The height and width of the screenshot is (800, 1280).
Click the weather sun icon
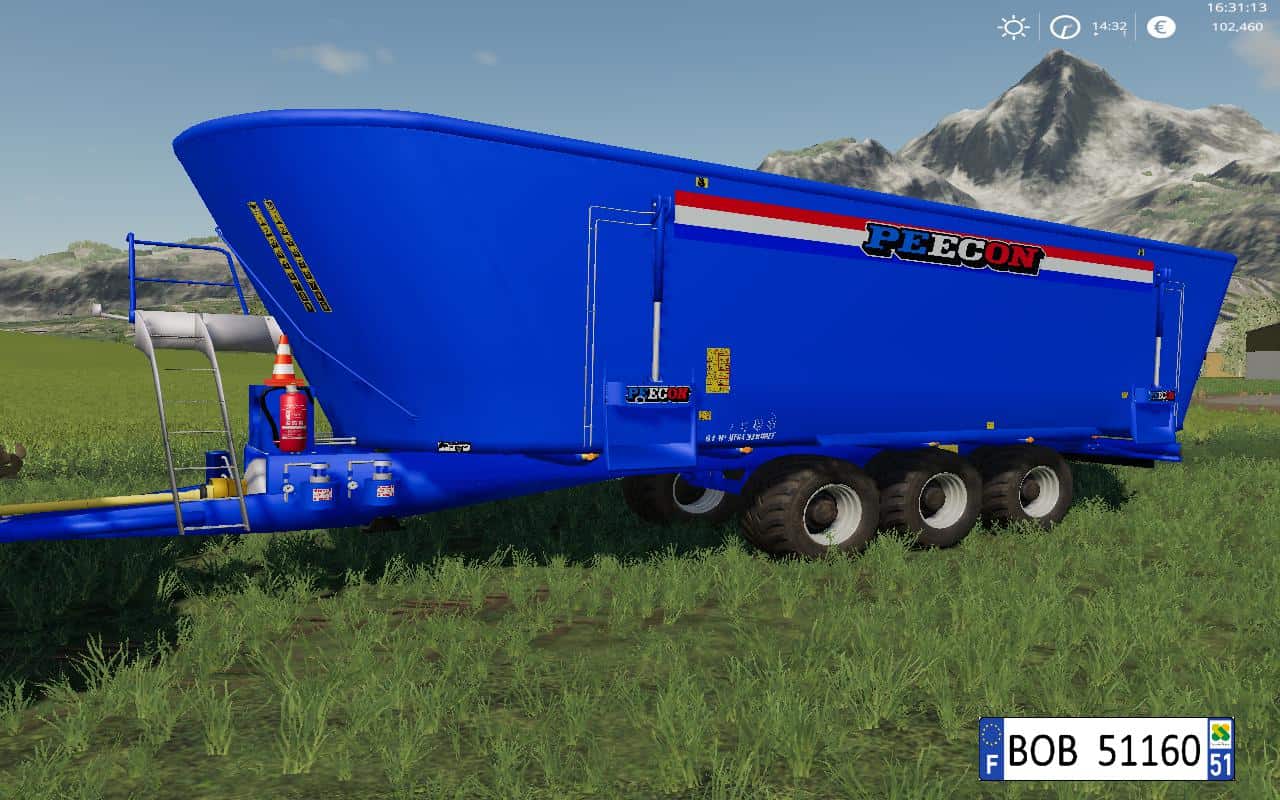1012,27
